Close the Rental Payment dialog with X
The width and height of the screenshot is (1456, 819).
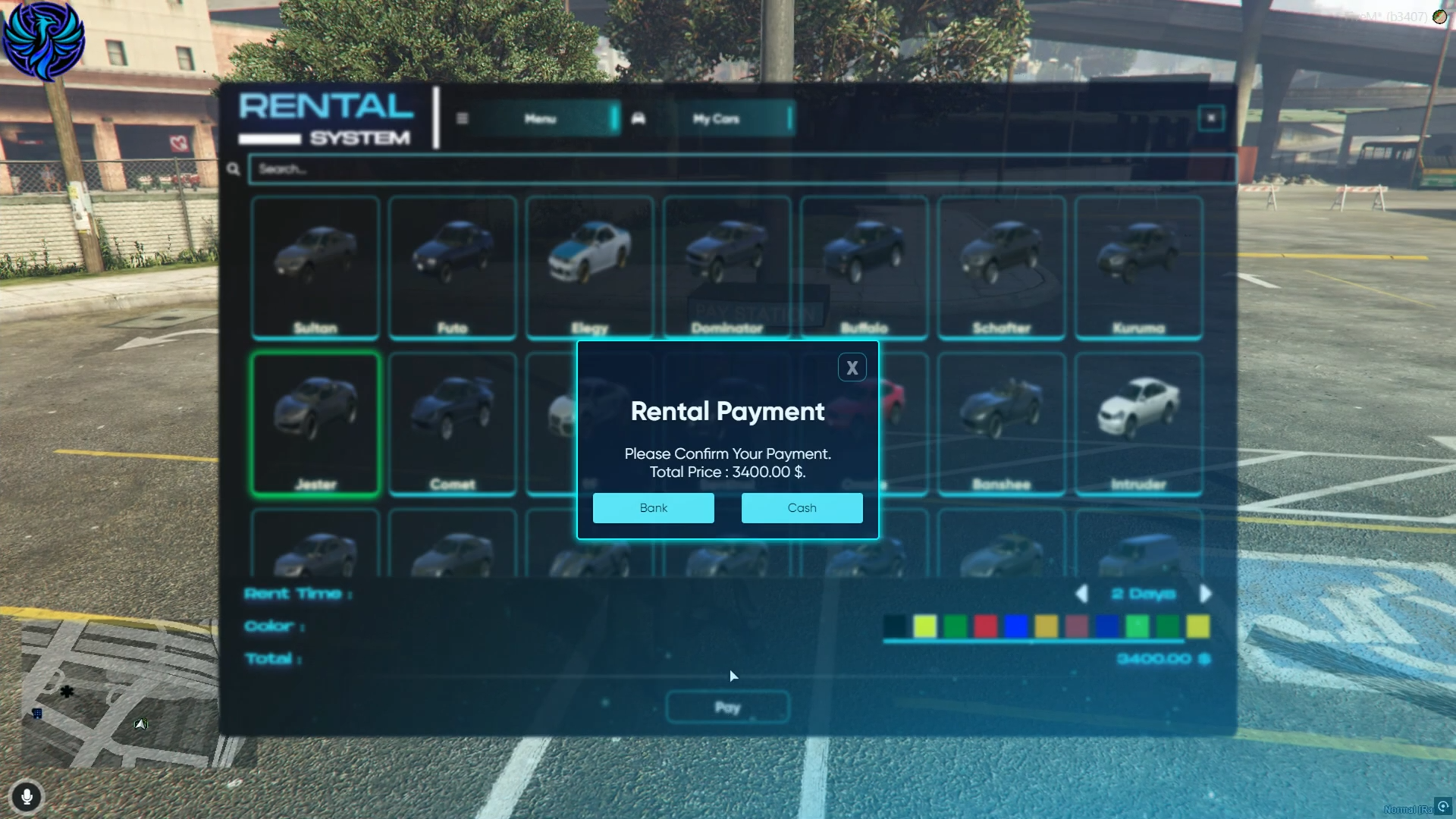(x=852, y=367)
